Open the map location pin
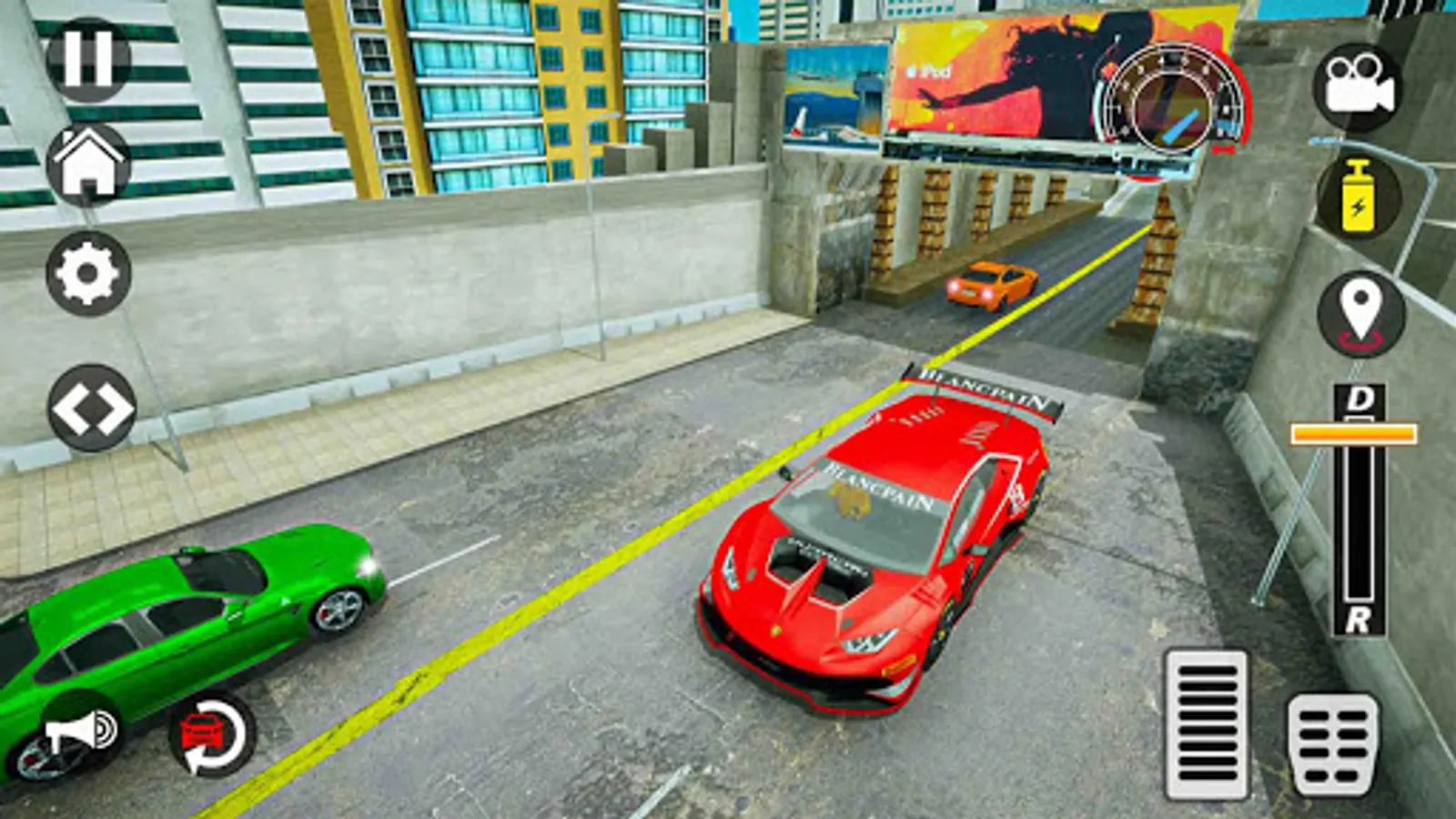This screenshot has height=819, width=1456. point(1360,314)
